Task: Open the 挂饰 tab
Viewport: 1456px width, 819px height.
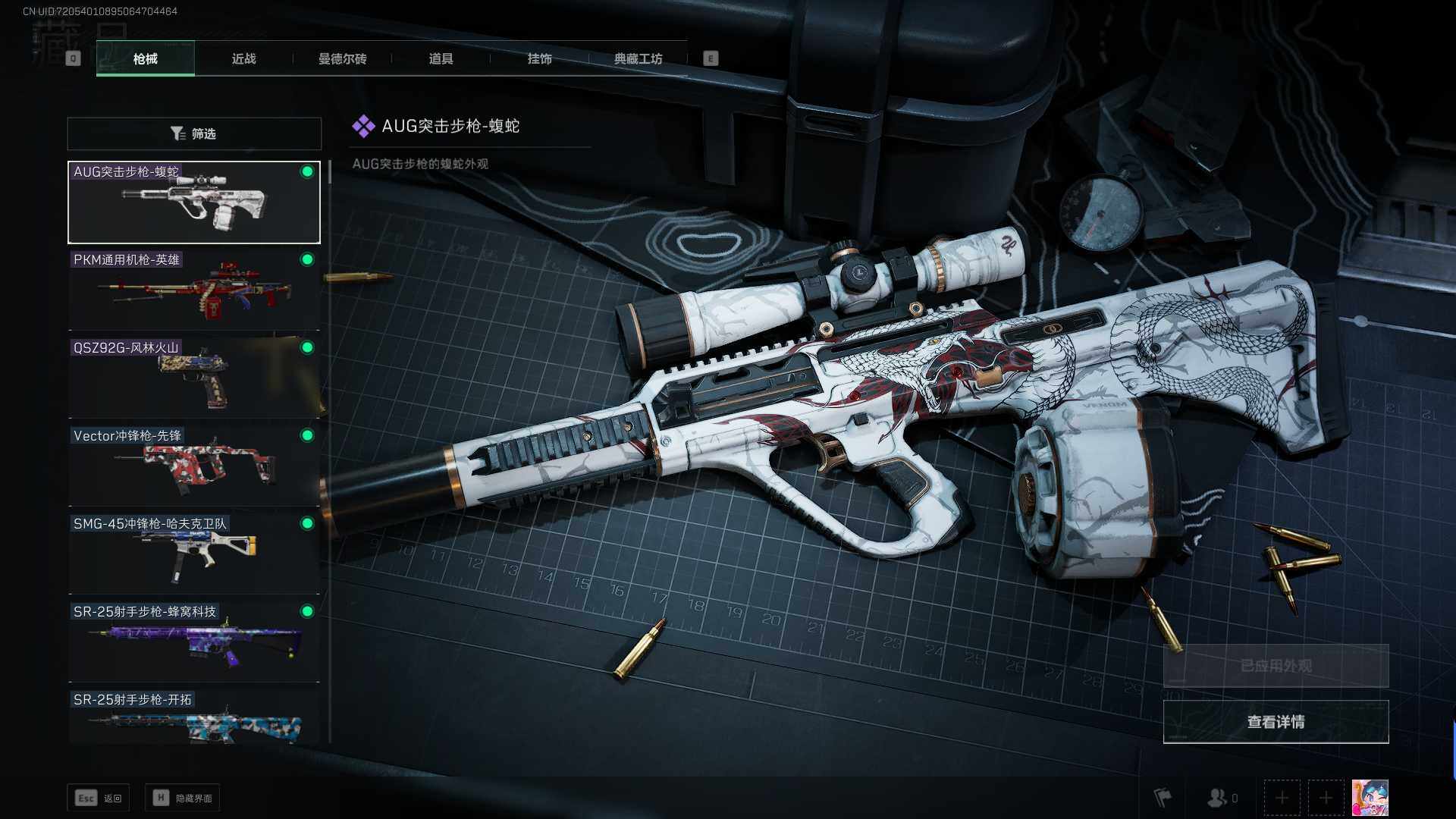Action: tap(539, 58)
